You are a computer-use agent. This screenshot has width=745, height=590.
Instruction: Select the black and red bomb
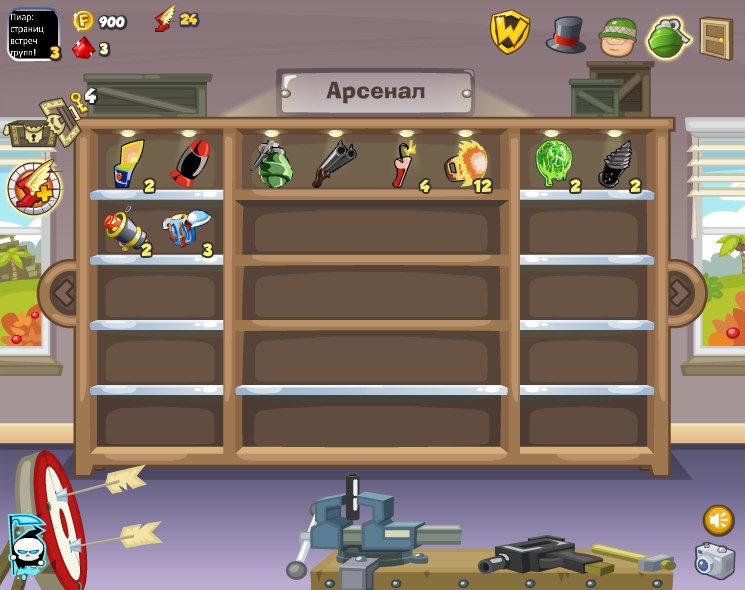pos(190,163)
